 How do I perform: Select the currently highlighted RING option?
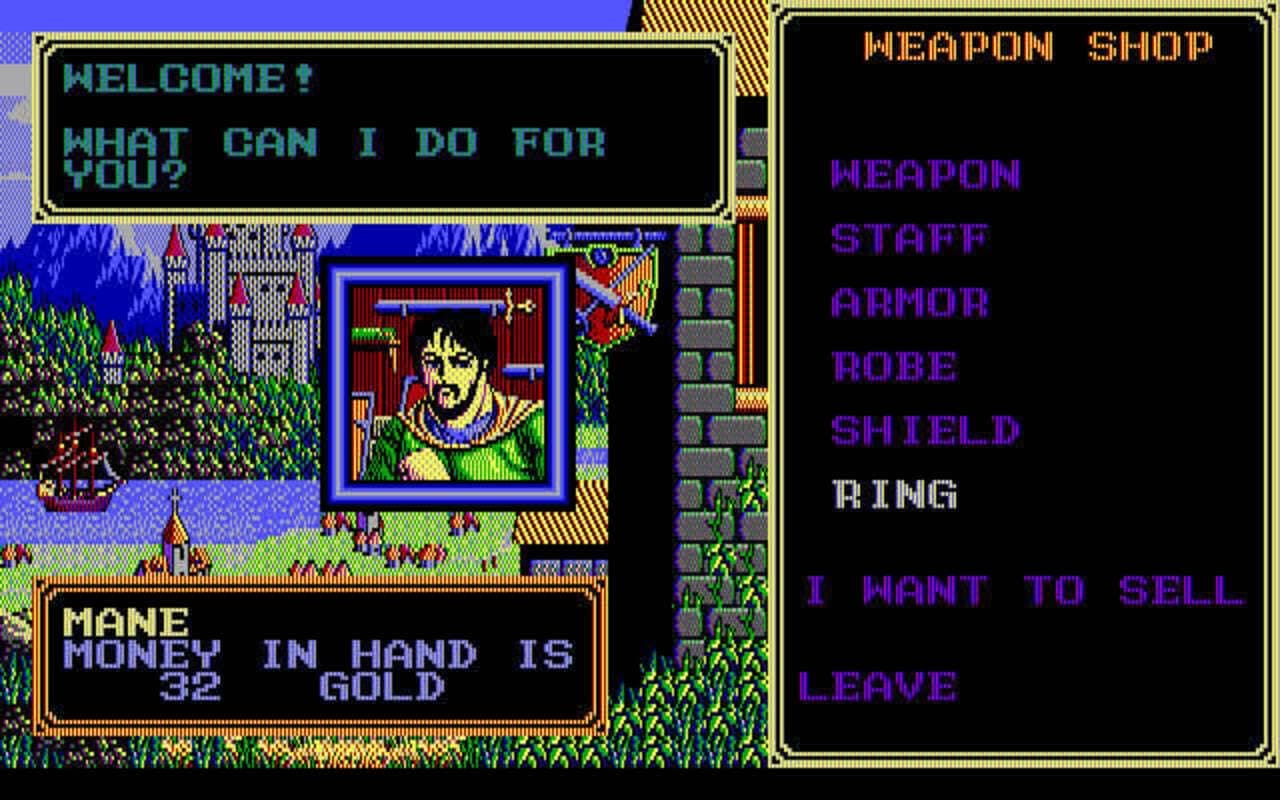click(x=893, y=494)
